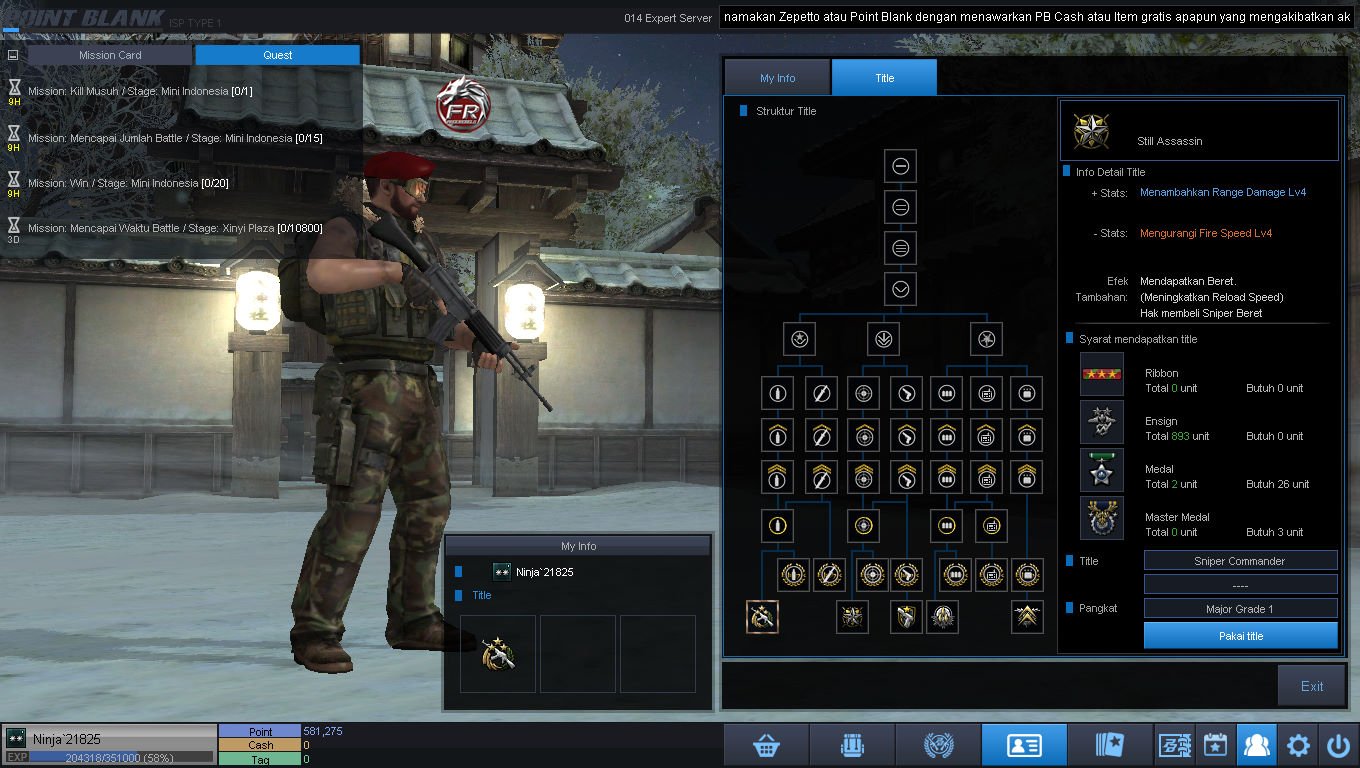Select the equipped title slot in My Info
The image size is (1360, 768).
click(x=498, y=654)
